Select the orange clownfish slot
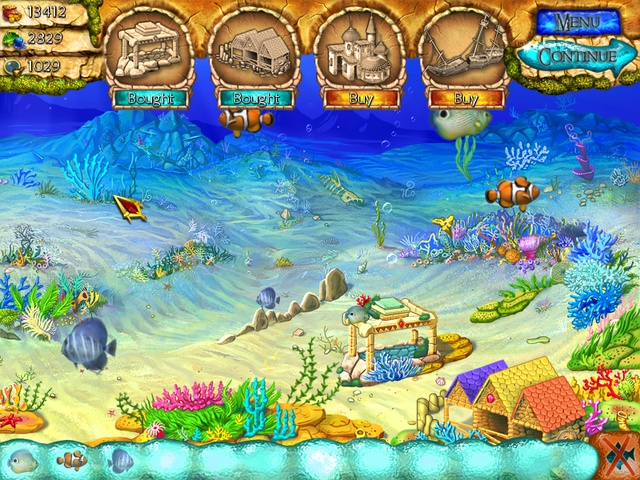 tap(72, 461)
